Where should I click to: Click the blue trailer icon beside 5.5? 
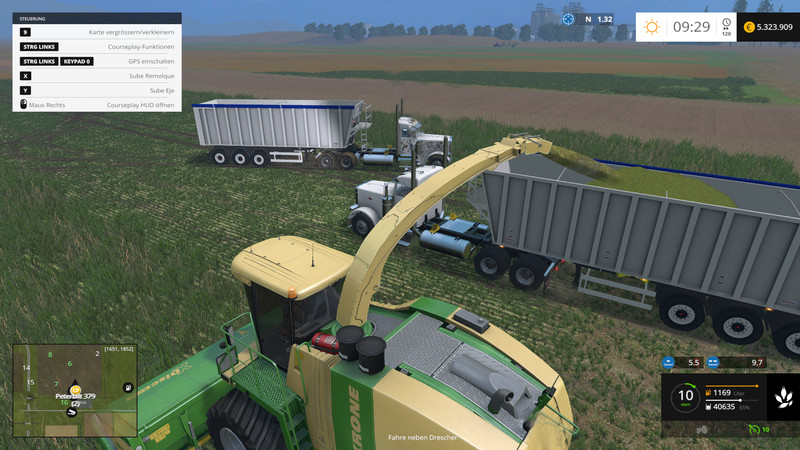pyautogui.click(x=669, y=362)
